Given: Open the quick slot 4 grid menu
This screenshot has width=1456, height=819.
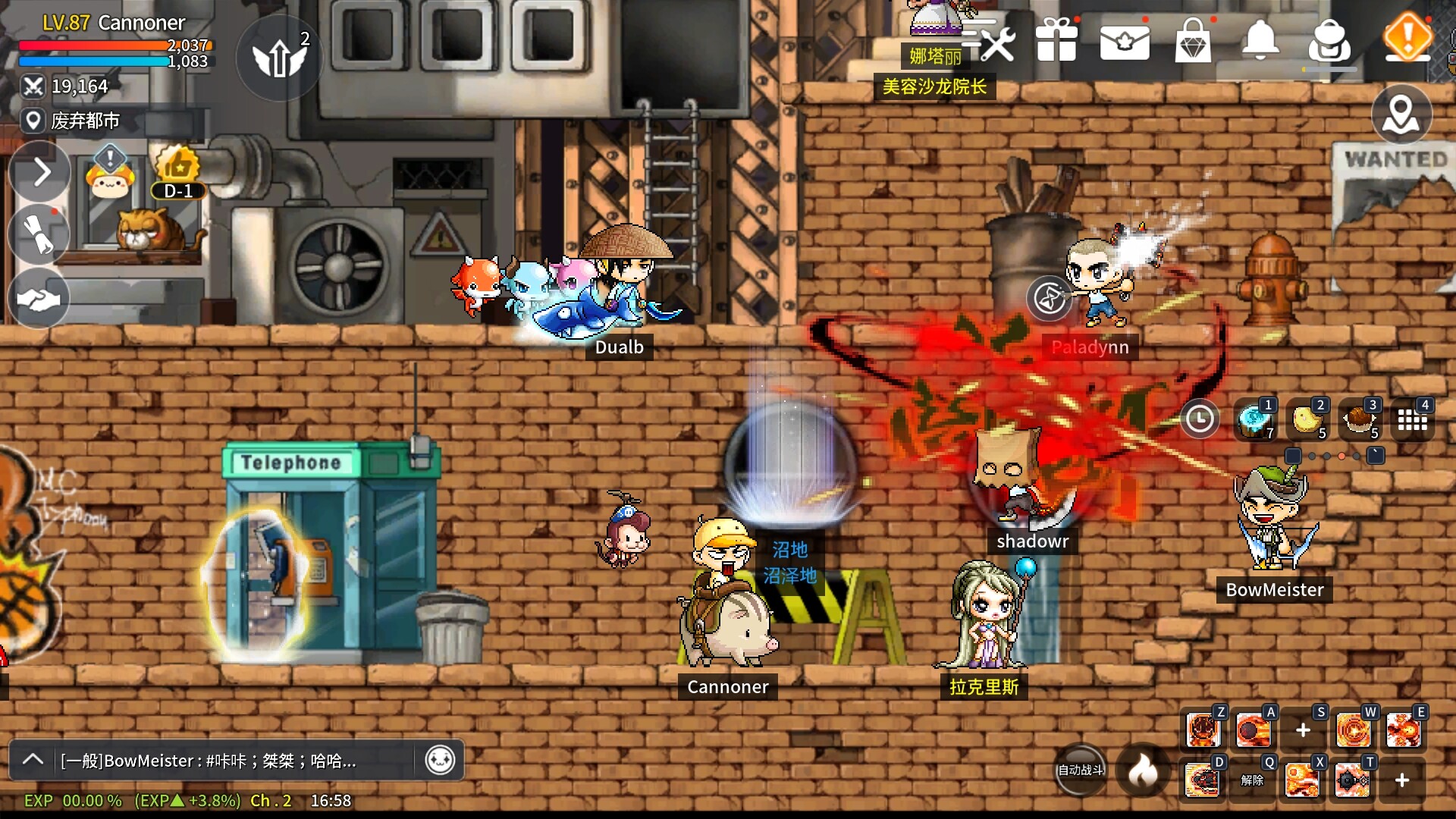Looking at the screenshot, I should 1412,419.
